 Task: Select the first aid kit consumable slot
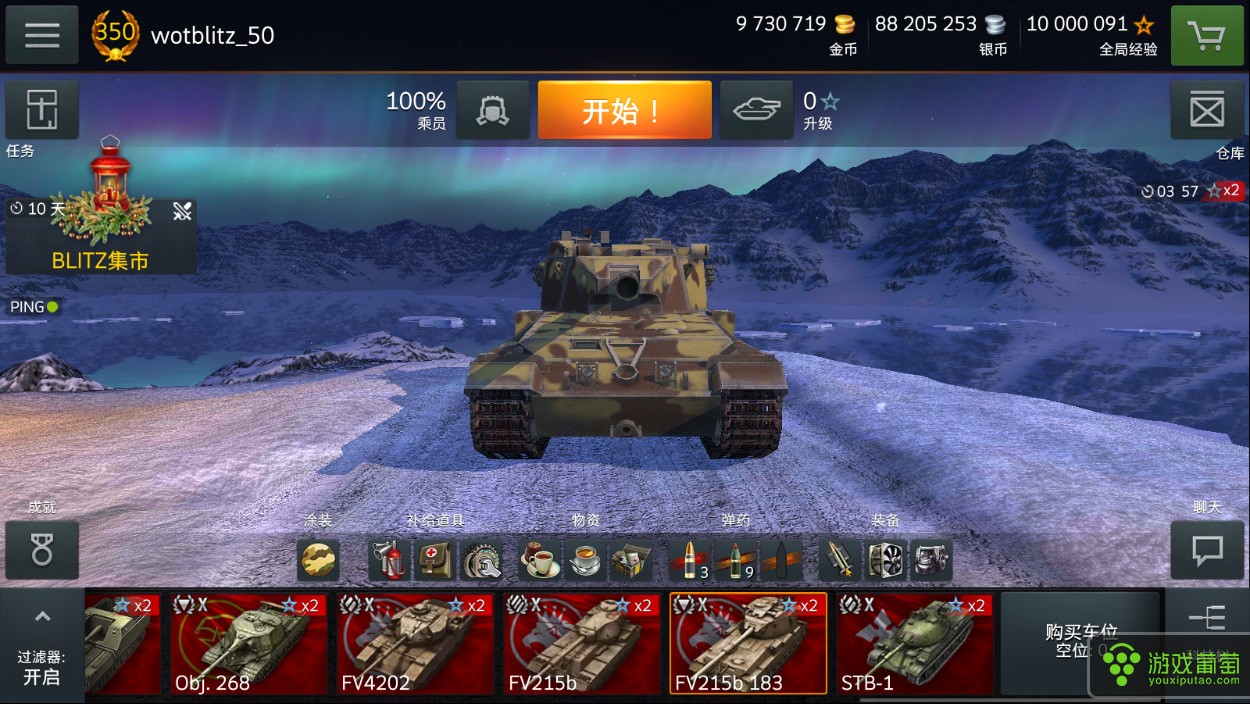click(435, 560)
